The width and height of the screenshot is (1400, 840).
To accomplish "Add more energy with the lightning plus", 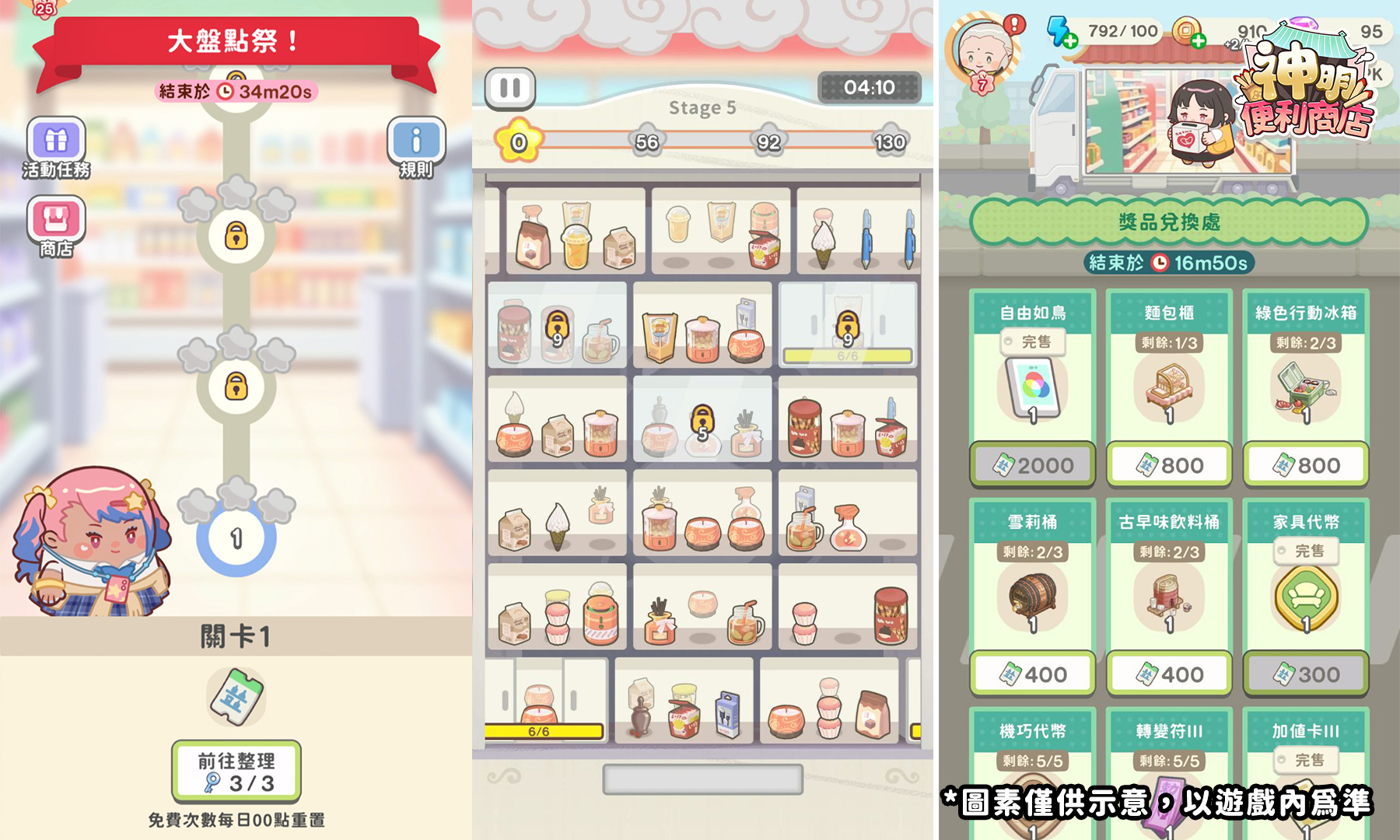I will click(x=1070, y=41).
